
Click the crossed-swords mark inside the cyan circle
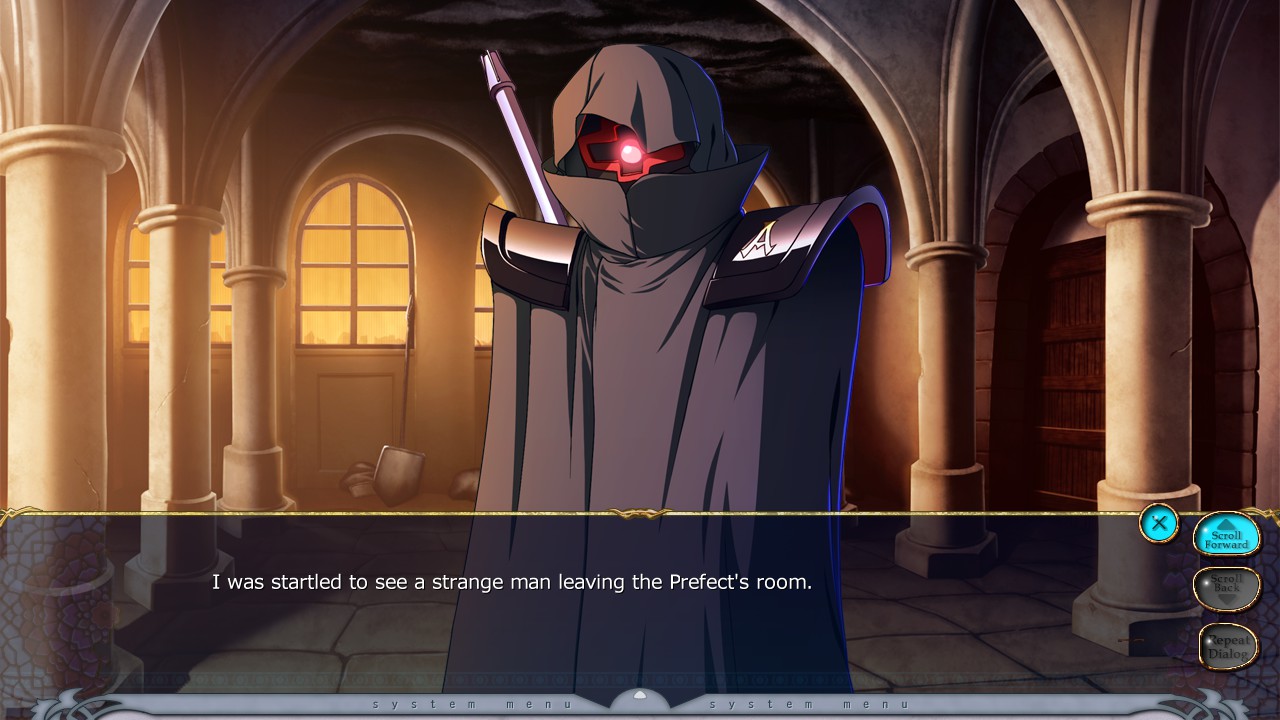[x=1158, y=523]
